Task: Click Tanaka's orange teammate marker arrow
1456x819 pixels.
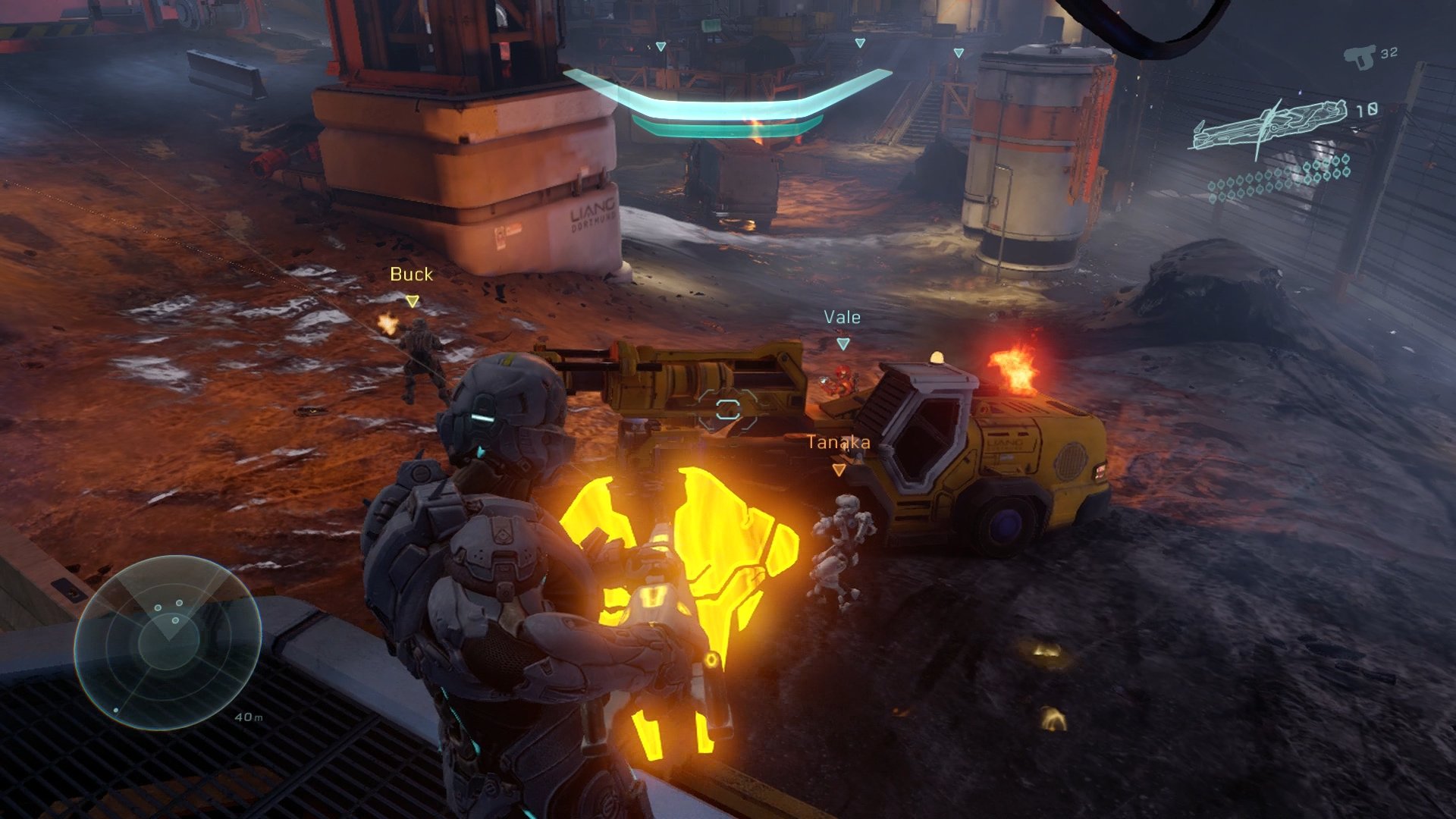Action: [x=838, y=470]
